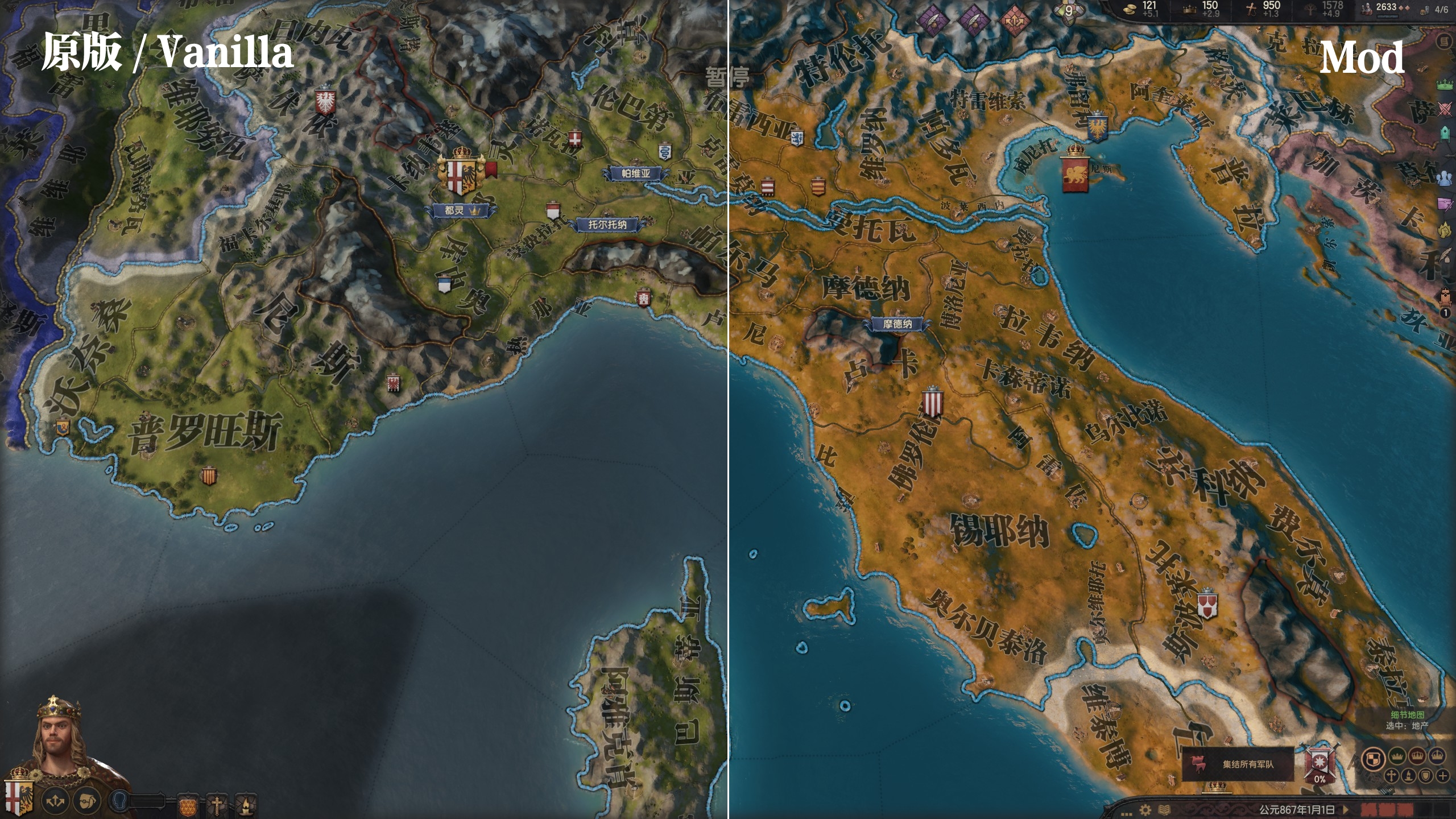Open the gear settings icon in bottom bar
Image resolution: width=1456 pixels, height=819 pixels.
coord(1145,809)
